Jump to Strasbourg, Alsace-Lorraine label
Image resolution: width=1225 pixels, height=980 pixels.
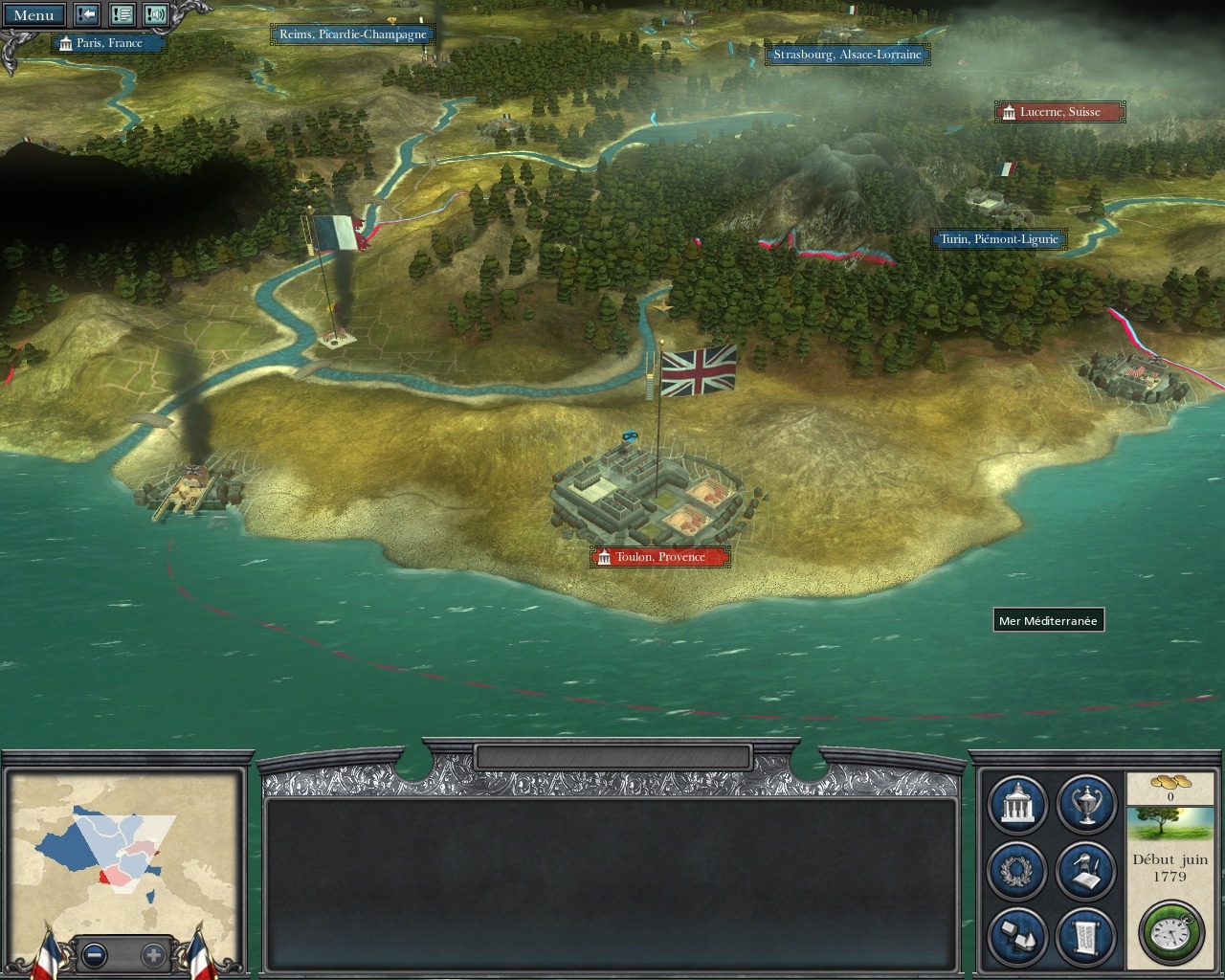847,55
